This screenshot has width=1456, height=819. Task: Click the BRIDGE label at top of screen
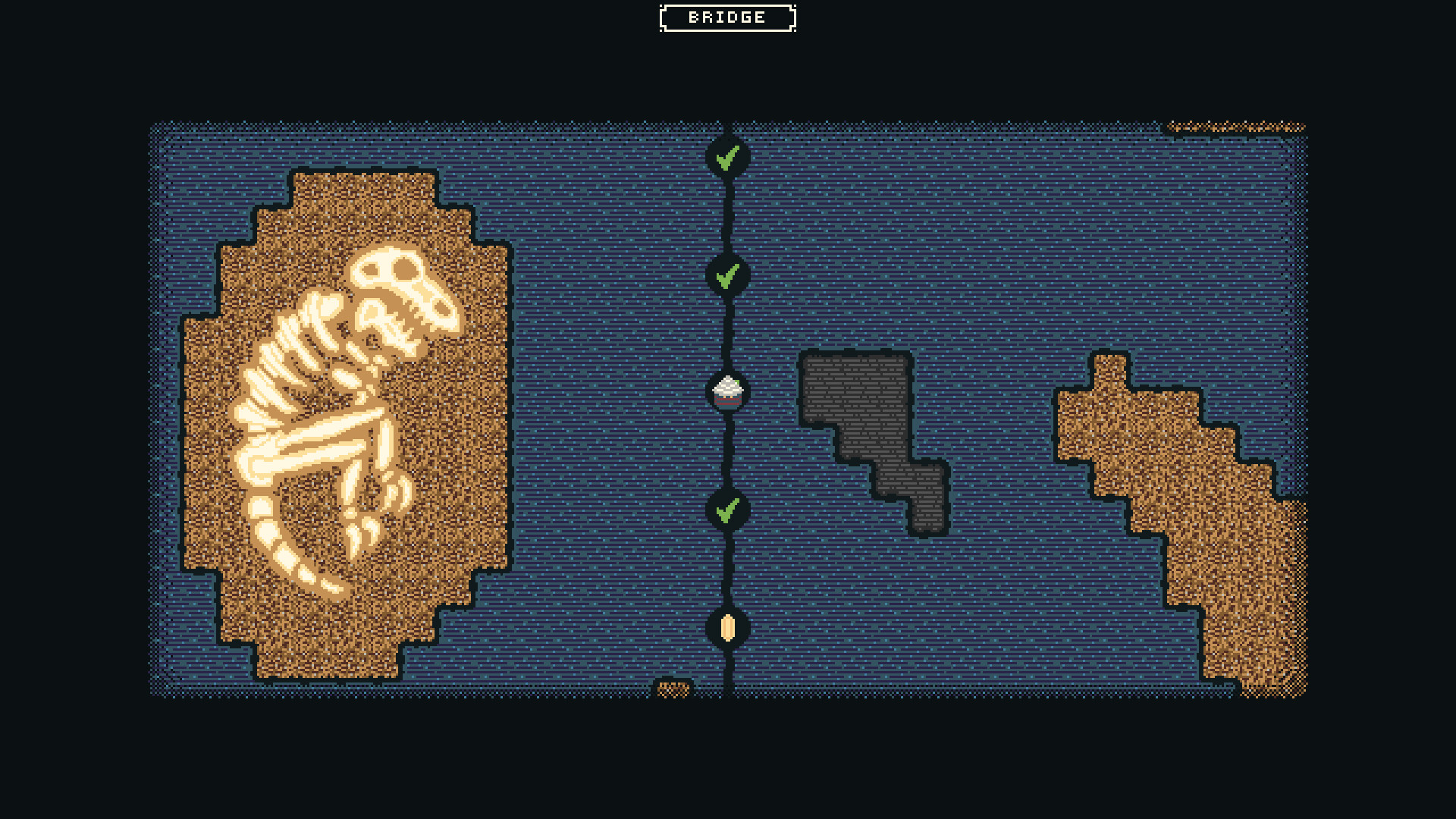click(726, 17)
